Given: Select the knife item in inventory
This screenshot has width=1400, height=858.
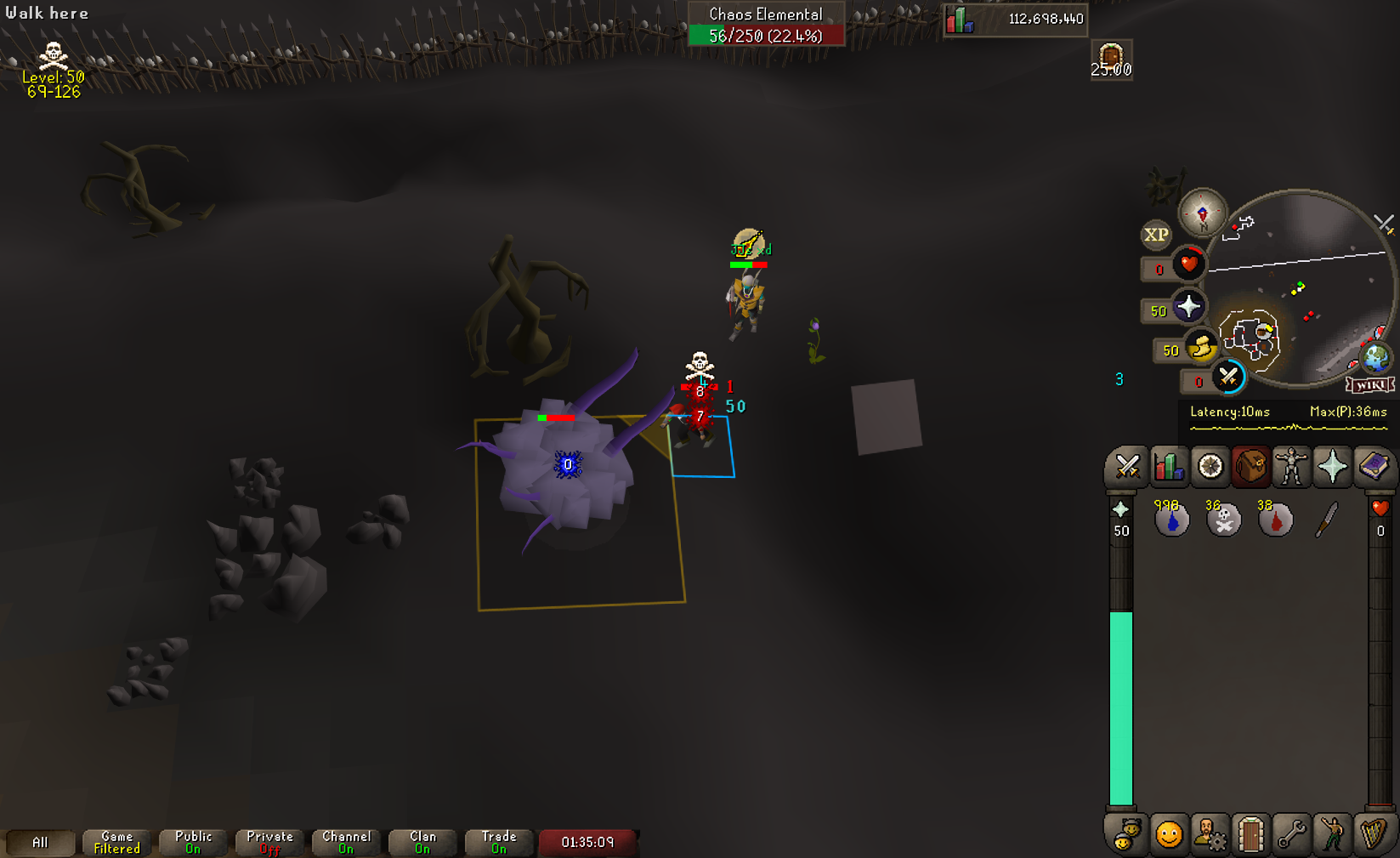Looking at the screenshot, I should [x=1327, y=519].
